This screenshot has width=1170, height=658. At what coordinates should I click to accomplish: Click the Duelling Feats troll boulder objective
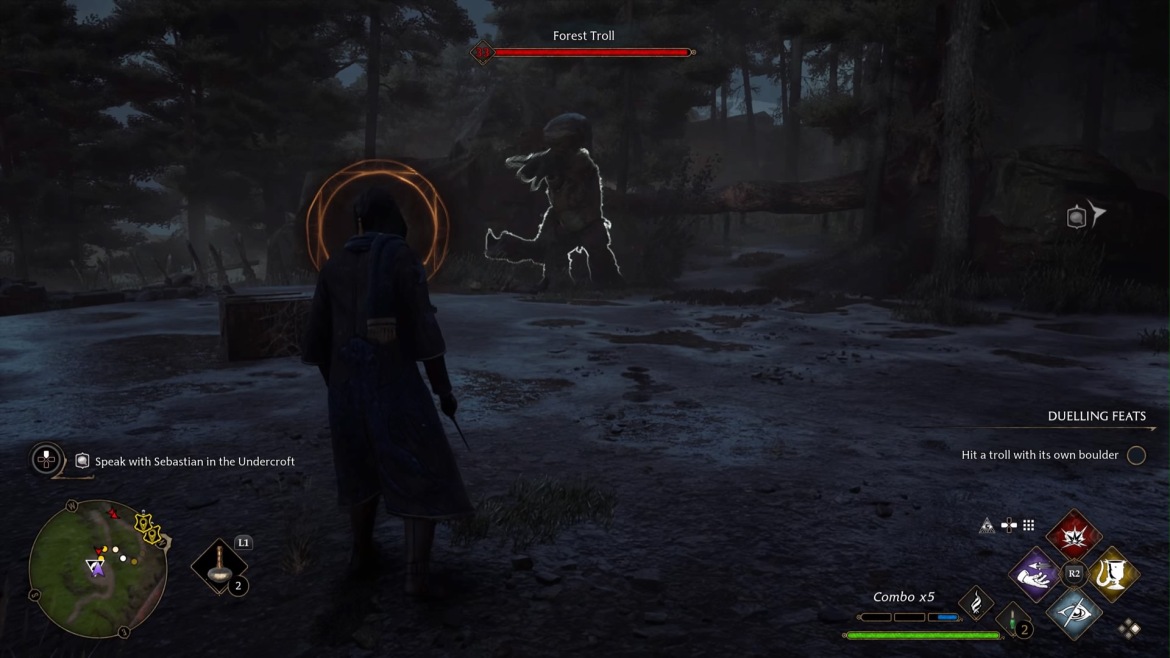1040,455
